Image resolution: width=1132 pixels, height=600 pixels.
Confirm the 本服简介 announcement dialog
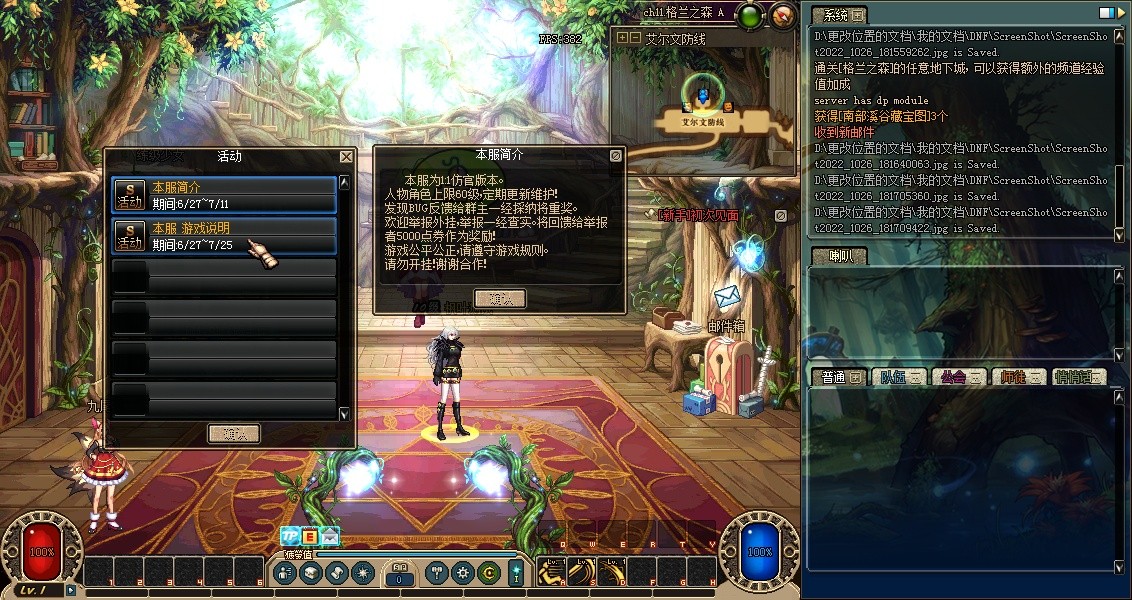click(499, 298)
